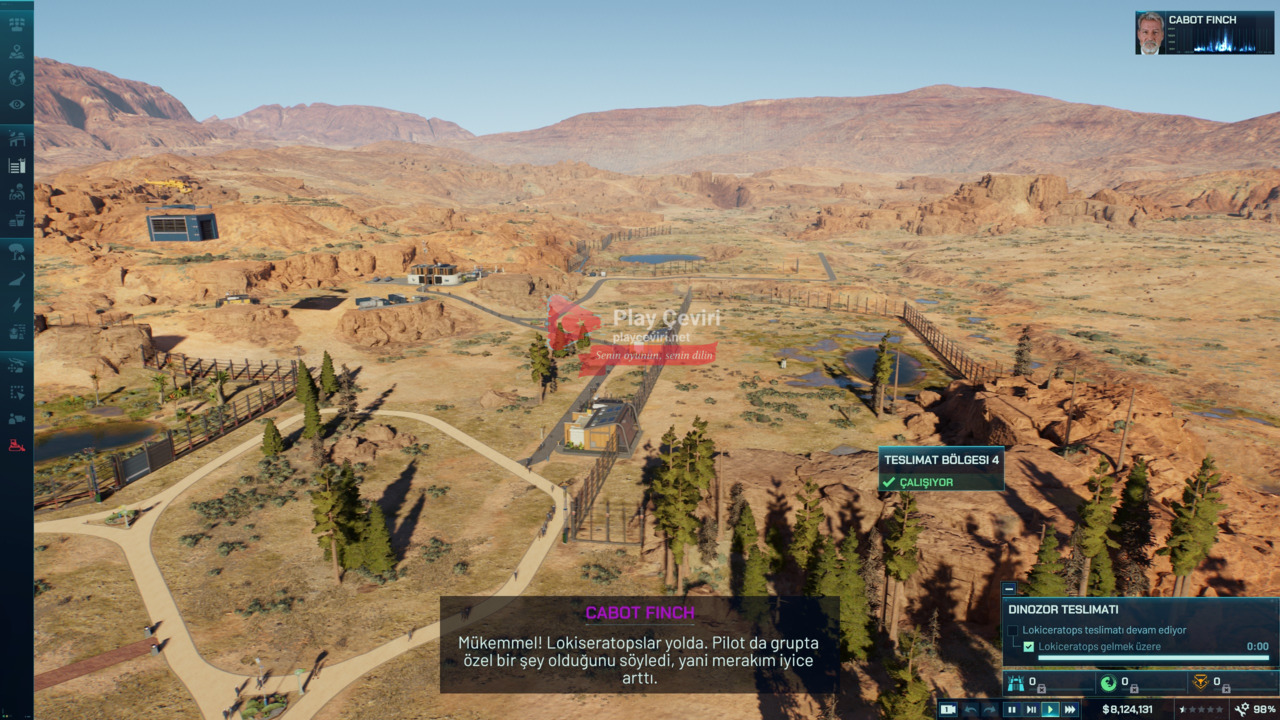Click the slow step speed button
The height and width of the screenshot is (720, 1280).
(1030, 710)
